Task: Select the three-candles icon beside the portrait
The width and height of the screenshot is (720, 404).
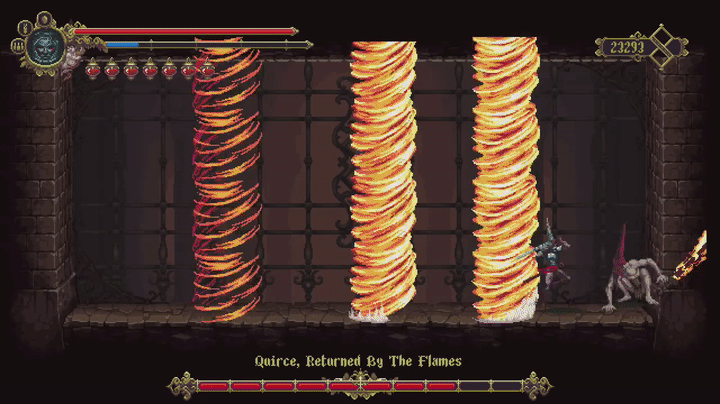Action: click(x=17, y=45)
